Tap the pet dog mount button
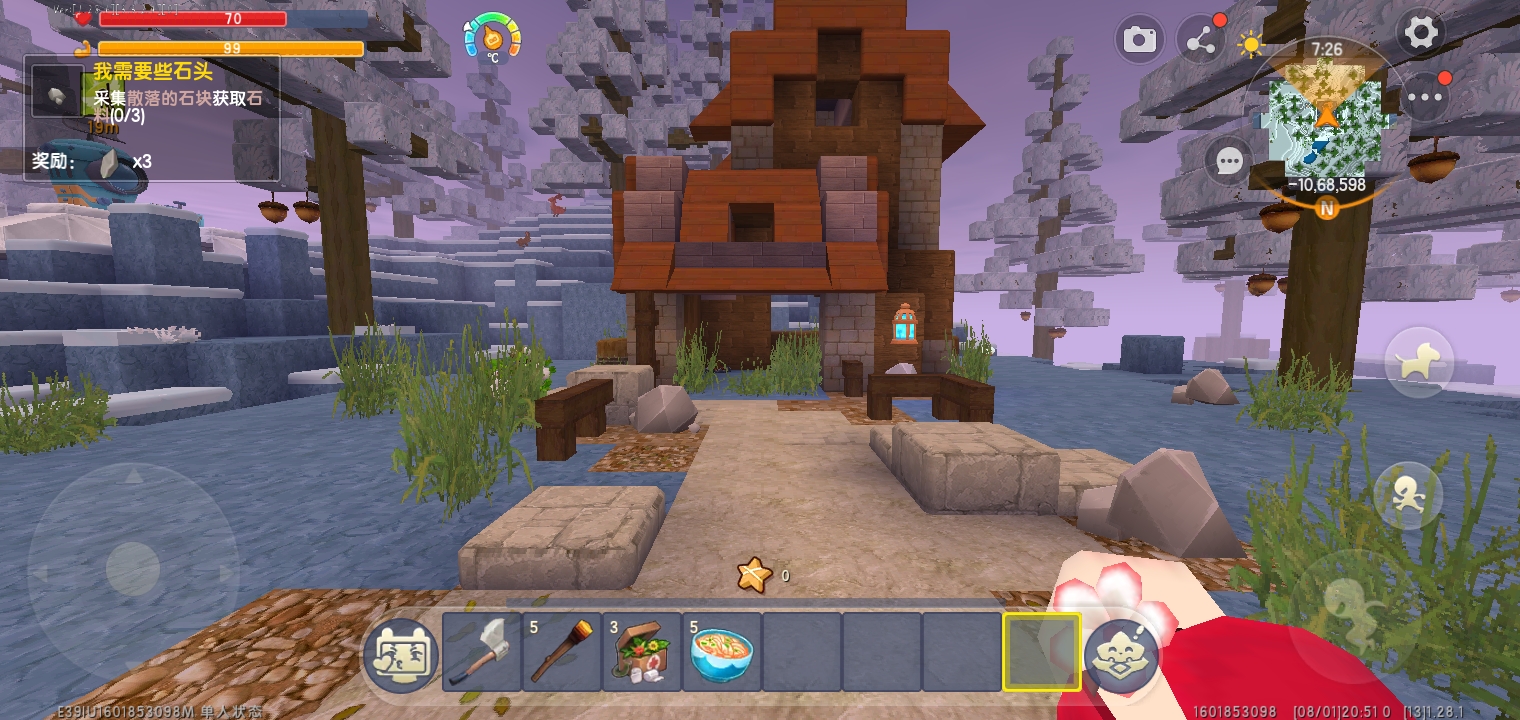 [x=1418, y=362]
